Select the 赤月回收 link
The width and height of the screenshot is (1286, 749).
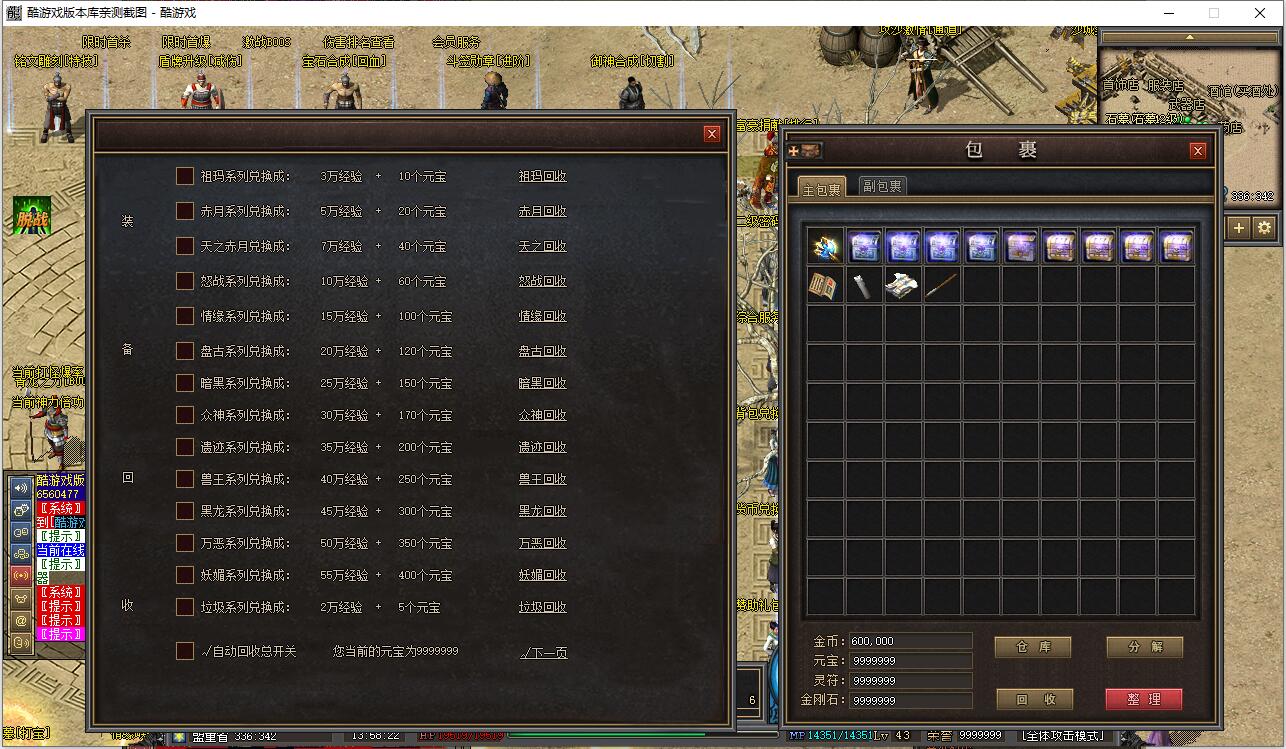pyautogui.click(x=542, y=211)
